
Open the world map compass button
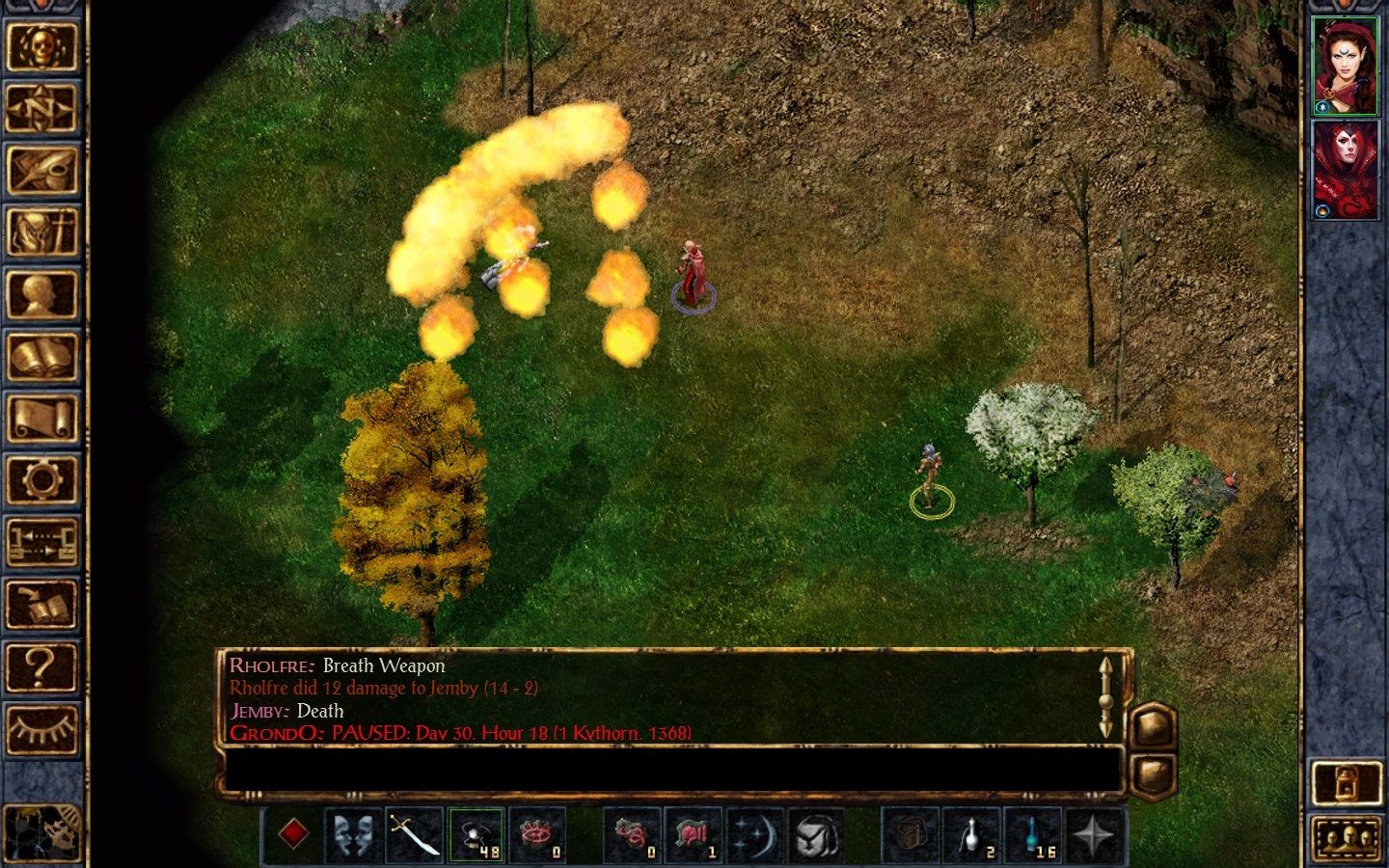[41, 108]
